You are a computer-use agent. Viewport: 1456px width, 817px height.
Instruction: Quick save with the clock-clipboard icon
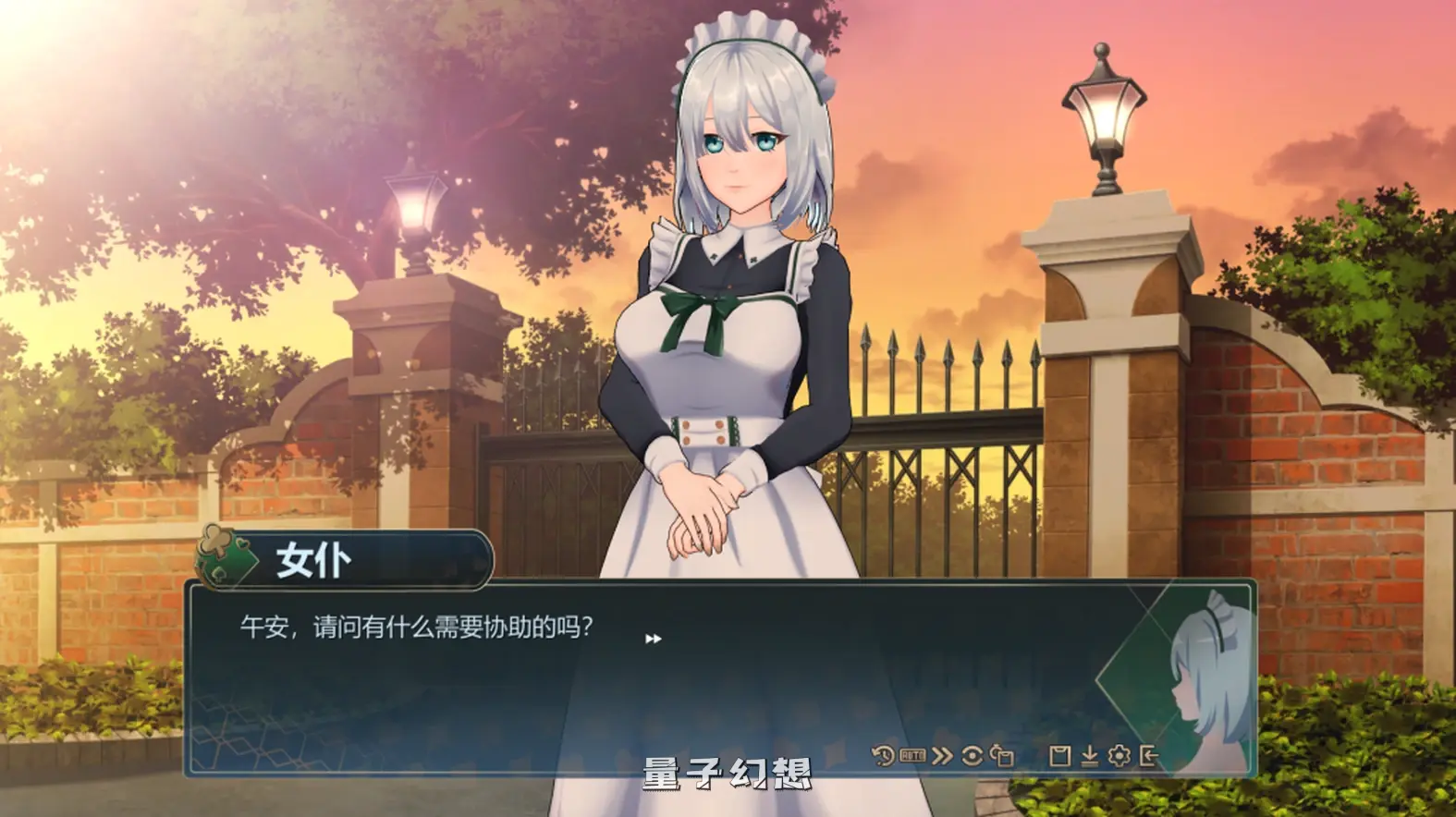1001,755
